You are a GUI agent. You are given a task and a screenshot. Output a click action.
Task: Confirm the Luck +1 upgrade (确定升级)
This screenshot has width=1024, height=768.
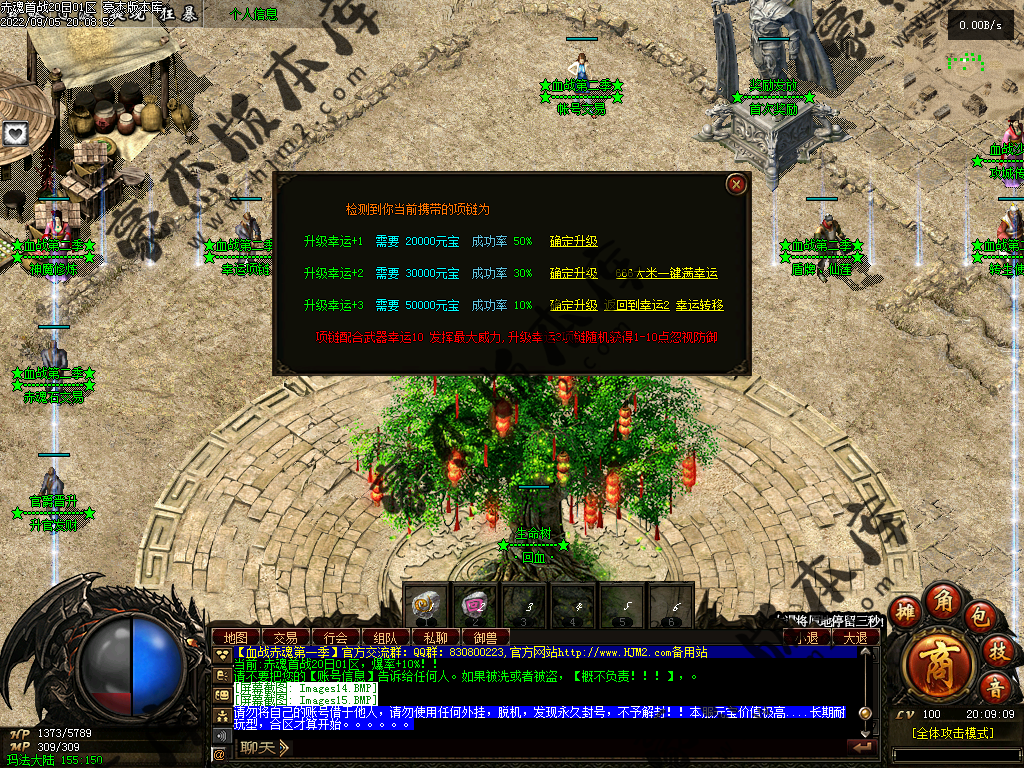573,241
